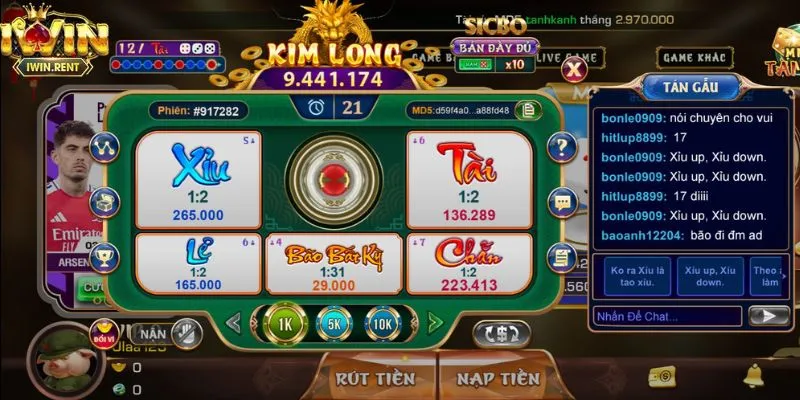This screenshot has height=400, width=800.
Task: Show lower chips with left arrow
Action: pos(233,323)
